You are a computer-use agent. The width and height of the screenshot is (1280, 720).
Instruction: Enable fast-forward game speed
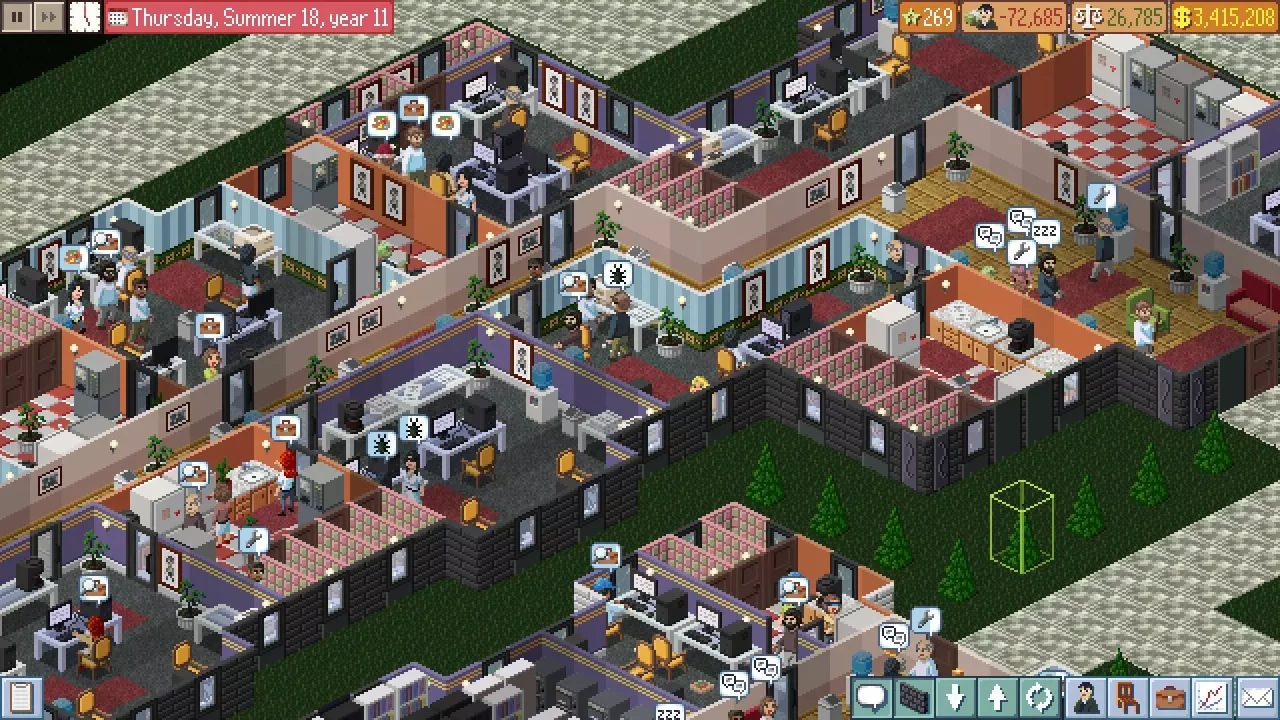click(45, 16)
